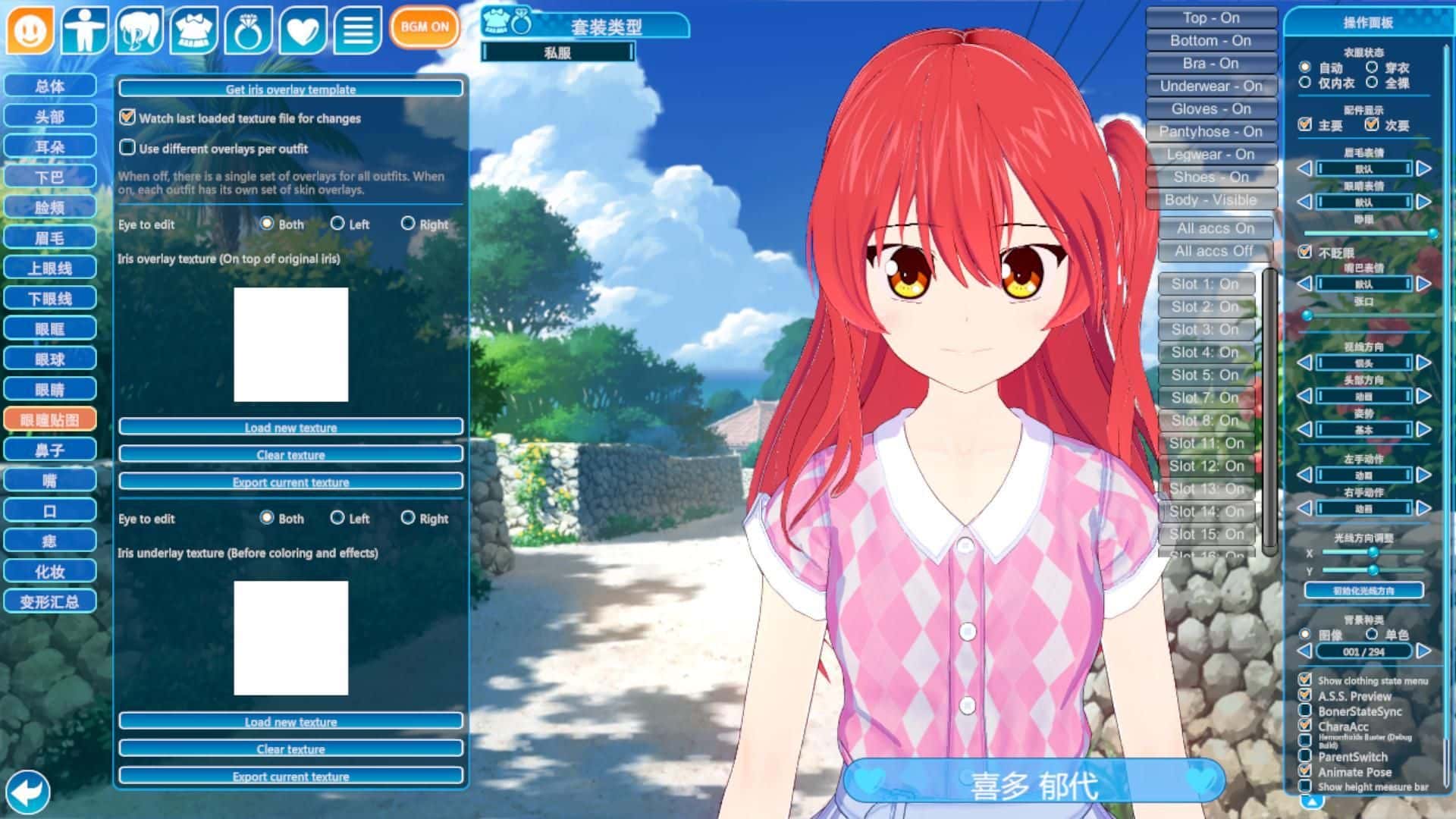Image resolution: width=1456 pixels, height=819 pixels.
Task: Click Get iris overlay template button
Action: [290, 89]
